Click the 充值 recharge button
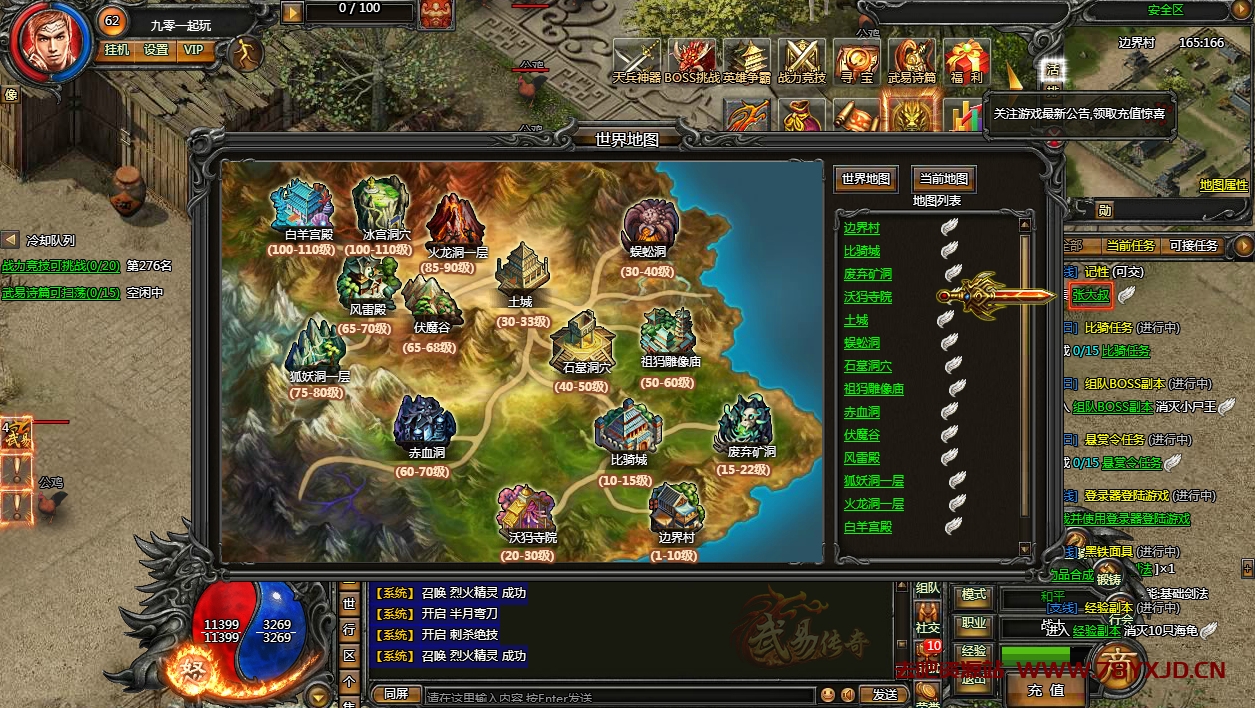Viewport: 1255px width, 708px height. click(x=1045, y=690)
